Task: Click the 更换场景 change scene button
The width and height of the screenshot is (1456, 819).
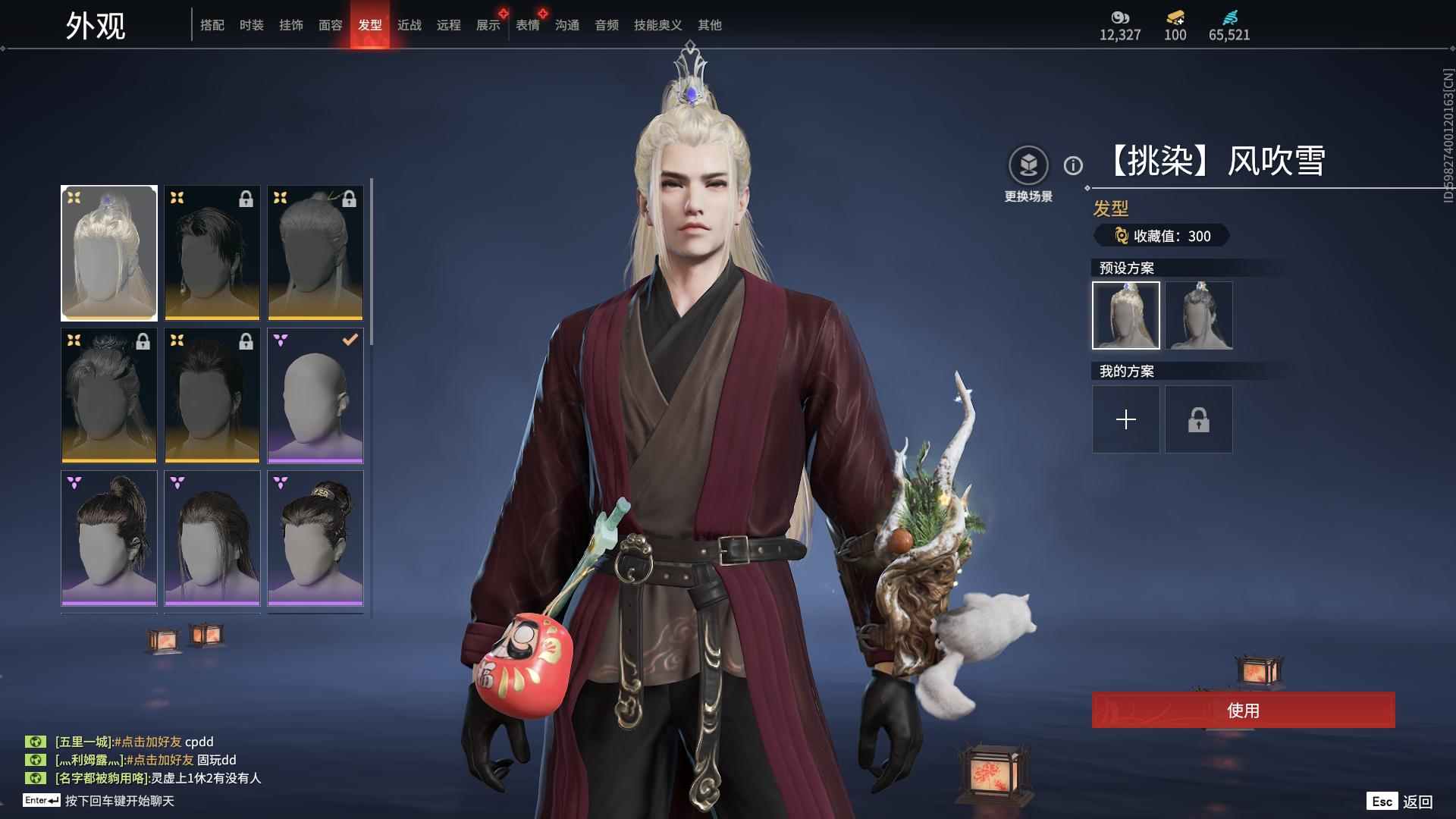Action: (x=1028, y=165)
